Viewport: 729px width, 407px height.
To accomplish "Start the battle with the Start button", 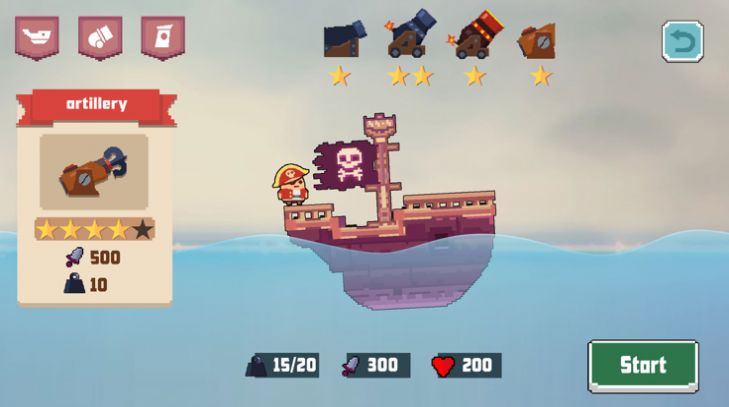I will (642, 365).
